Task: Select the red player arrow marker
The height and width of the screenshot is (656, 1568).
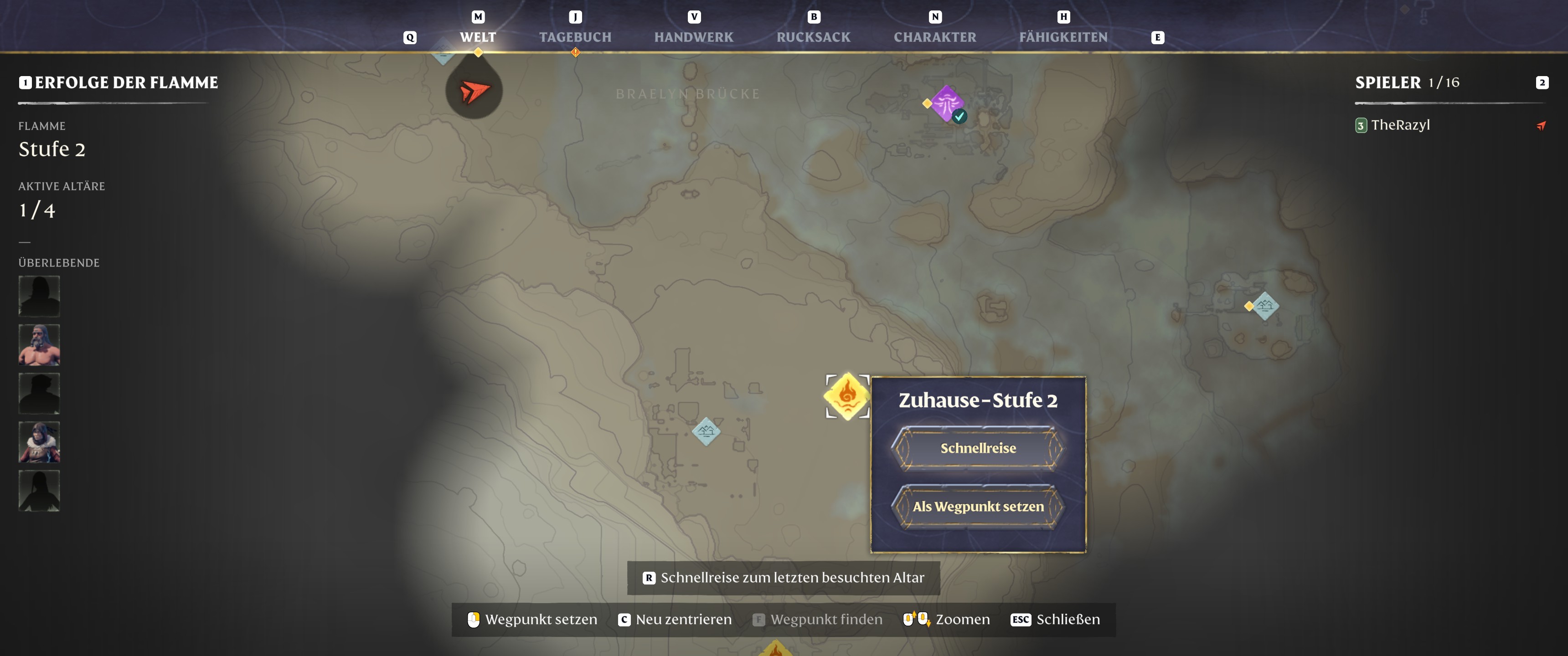Action: (474, 92)
